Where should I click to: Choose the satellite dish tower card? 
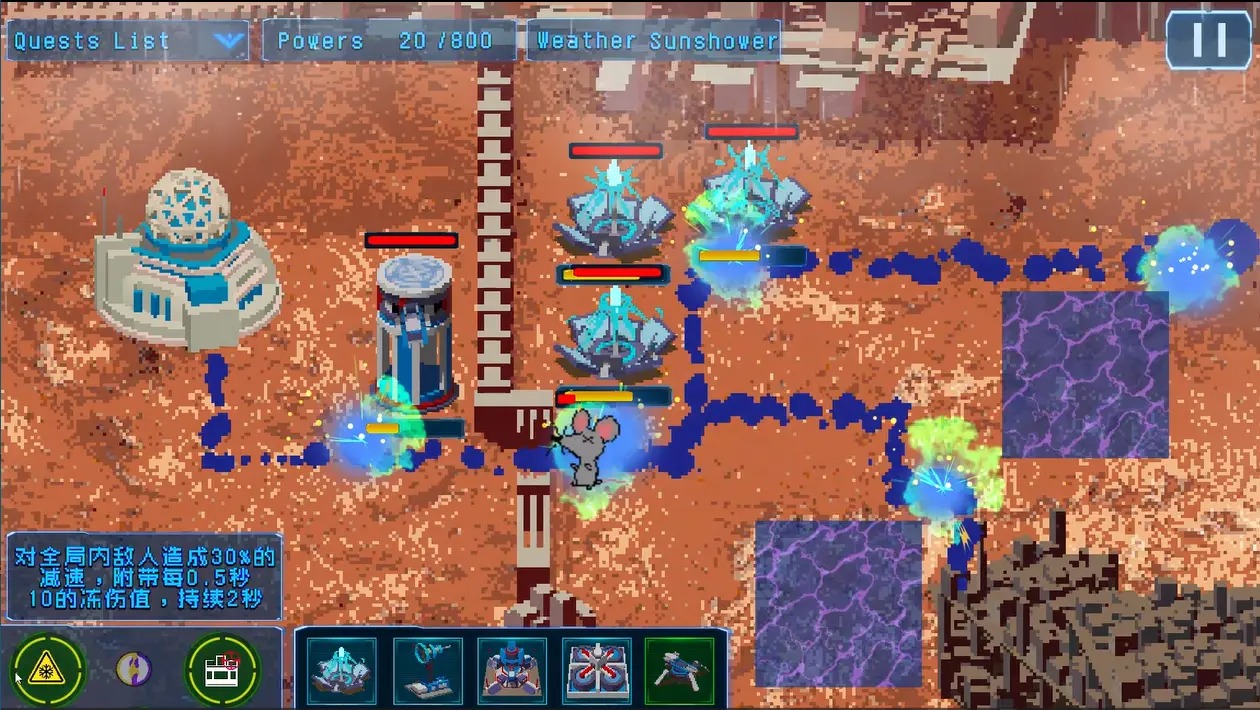pyautogui.click(x=427, y=669)
